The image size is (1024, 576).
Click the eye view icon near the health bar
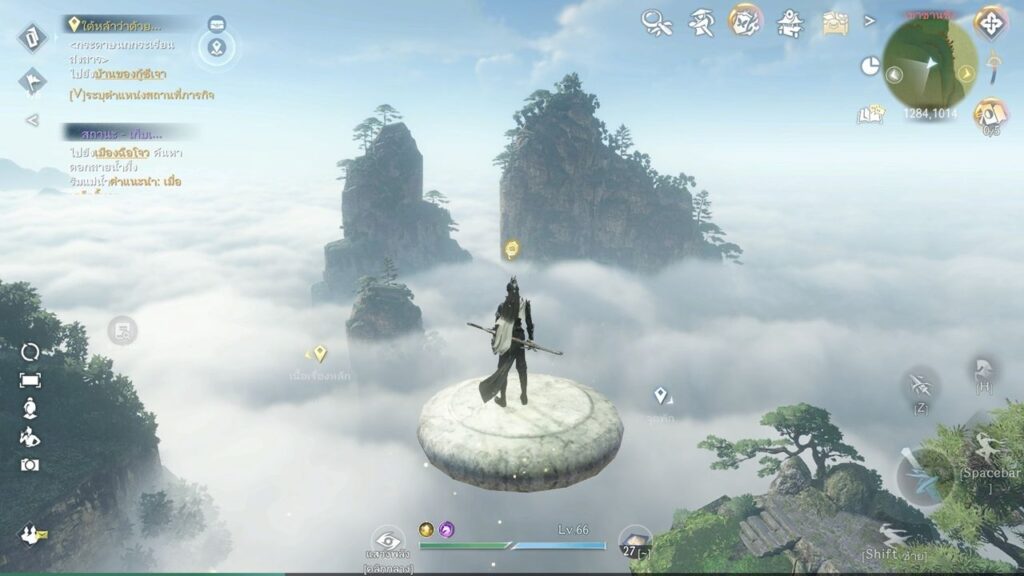[388, 541]
